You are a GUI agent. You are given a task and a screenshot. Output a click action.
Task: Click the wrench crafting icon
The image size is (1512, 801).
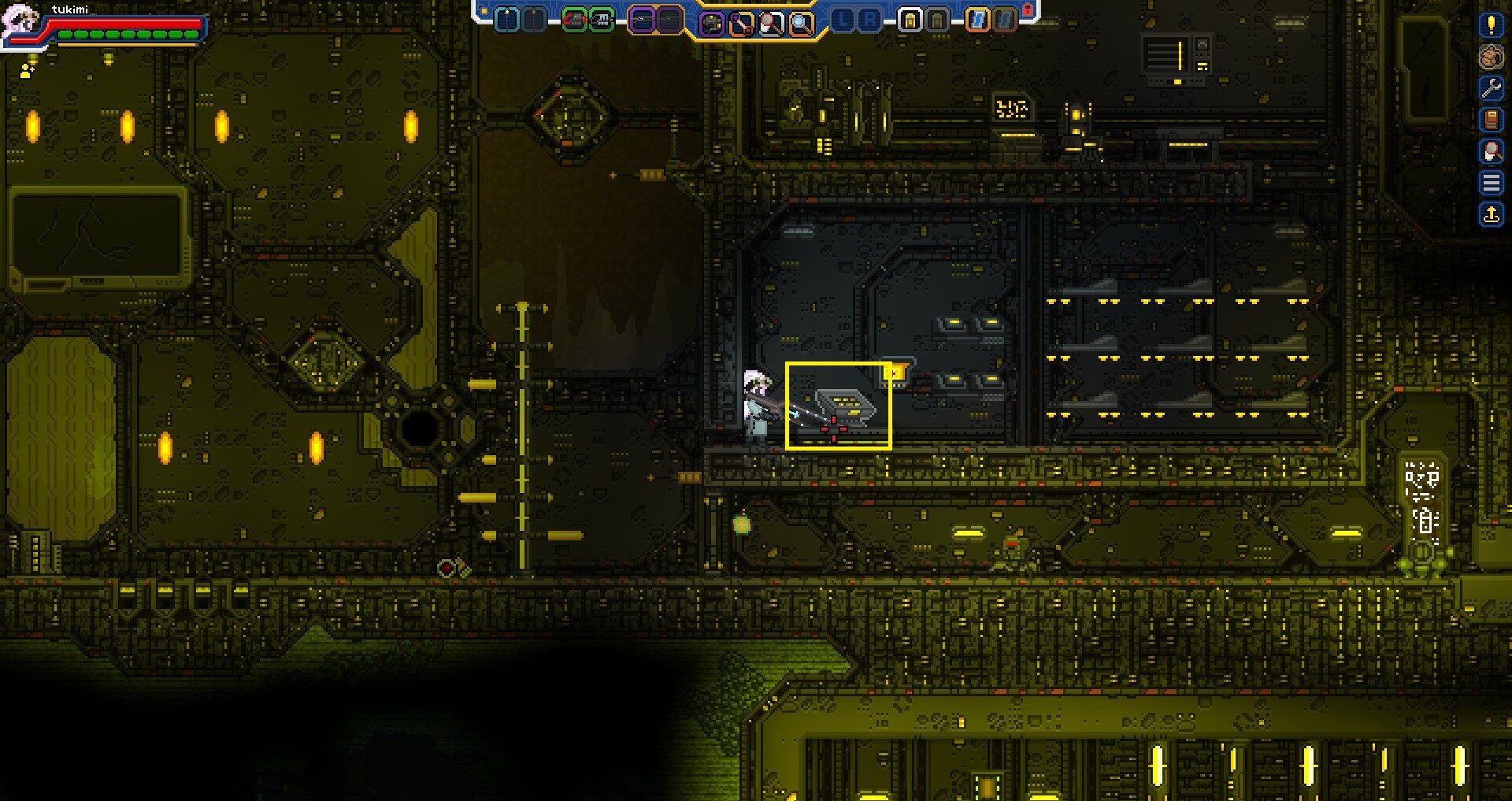tap(1491, 87)
